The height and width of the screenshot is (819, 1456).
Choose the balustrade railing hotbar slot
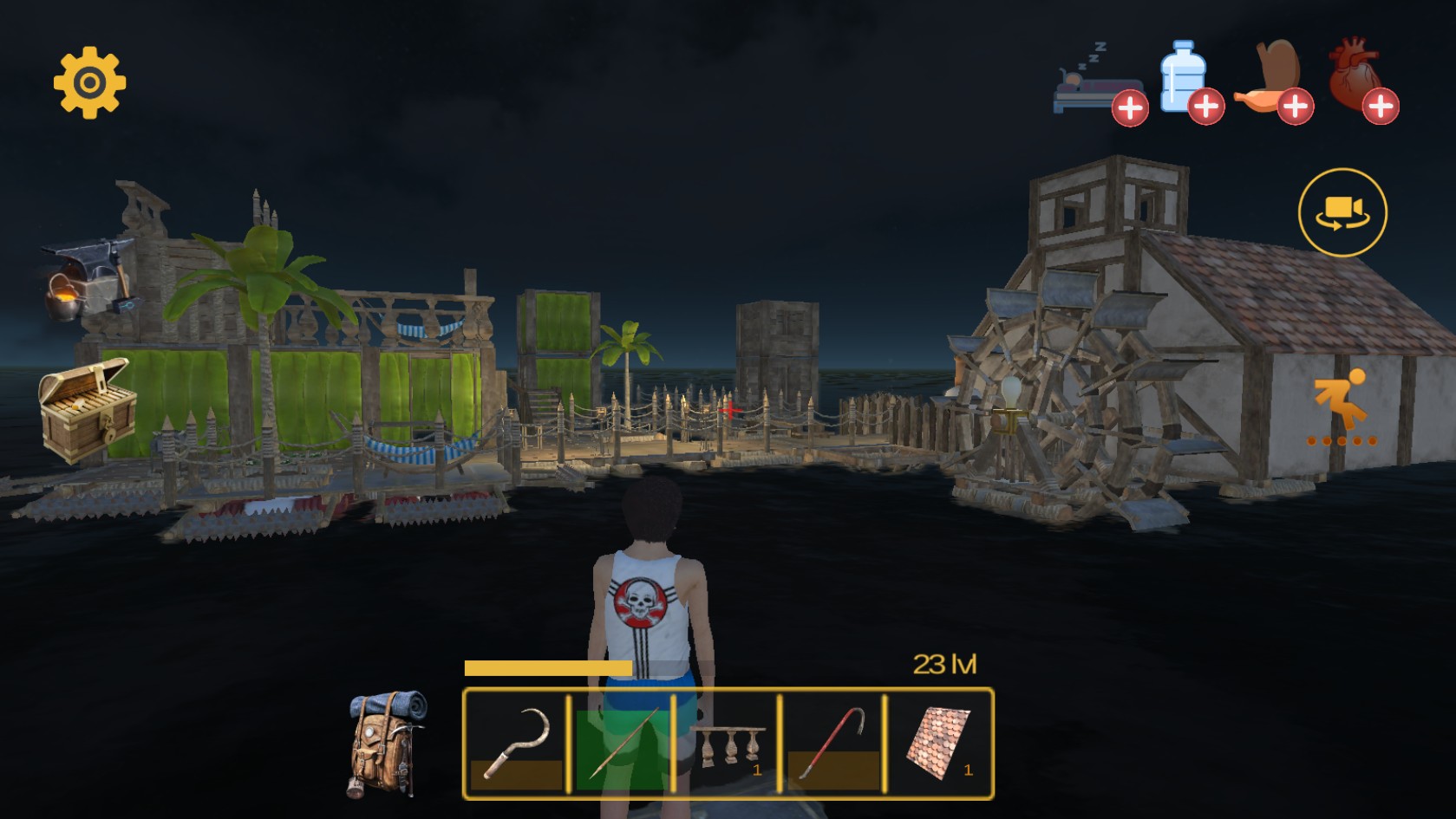pyautogui.click(x=727, y=744)
